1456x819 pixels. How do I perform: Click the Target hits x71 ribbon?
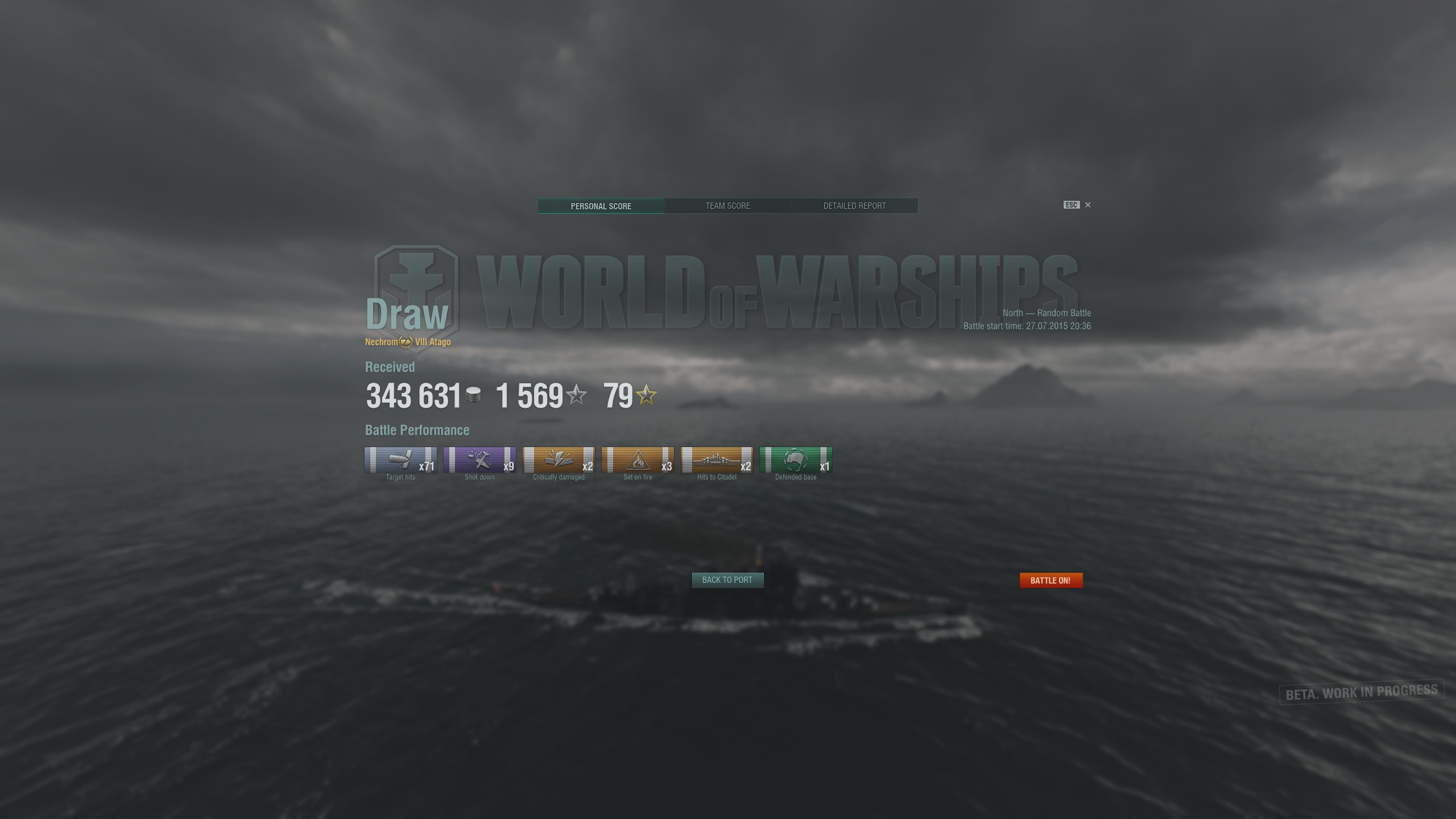[x=400, y=462]
